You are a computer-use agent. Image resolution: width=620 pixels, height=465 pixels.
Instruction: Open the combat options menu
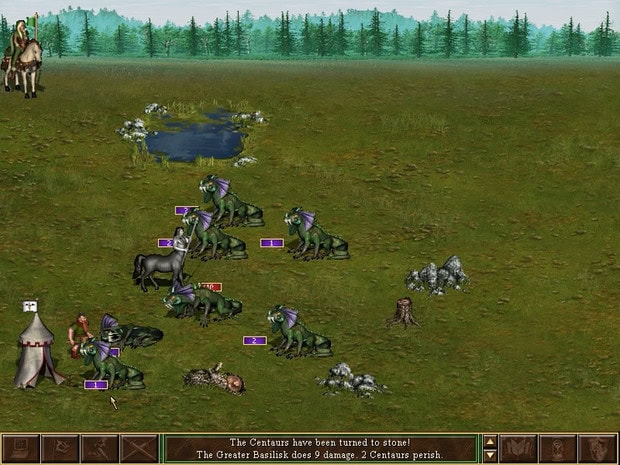21,448
